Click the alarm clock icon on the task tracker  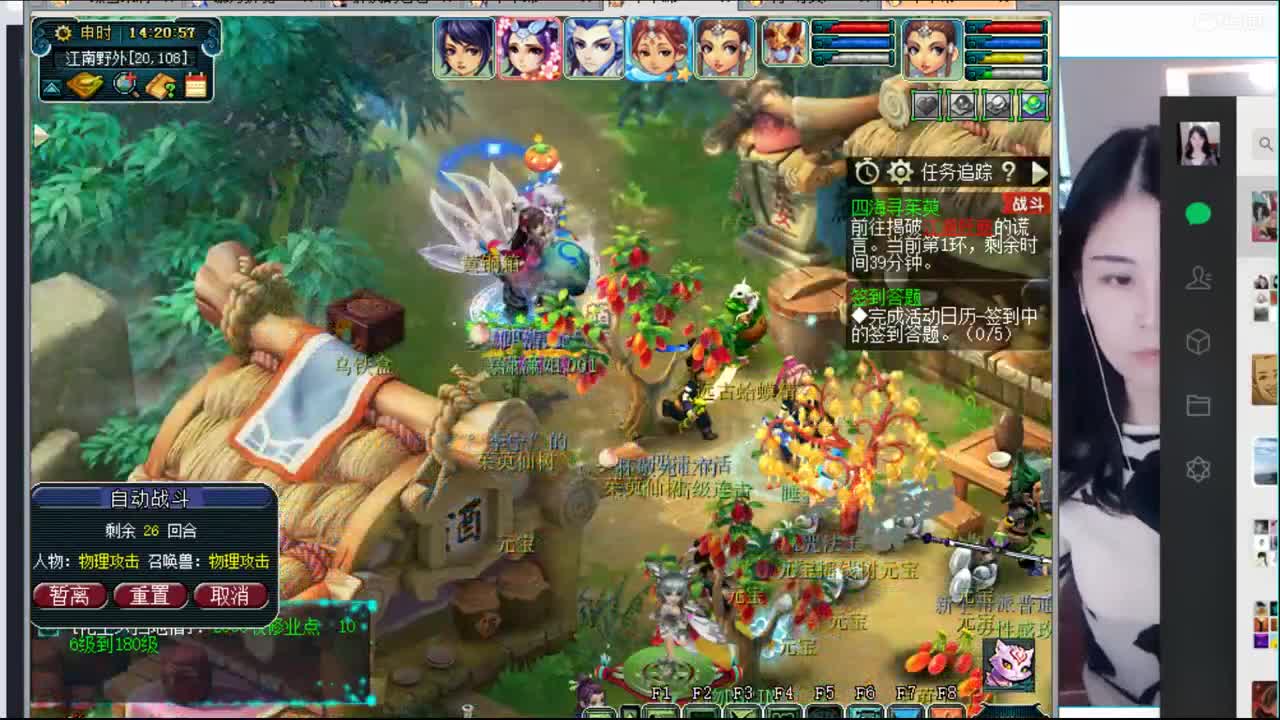(867, 171)
